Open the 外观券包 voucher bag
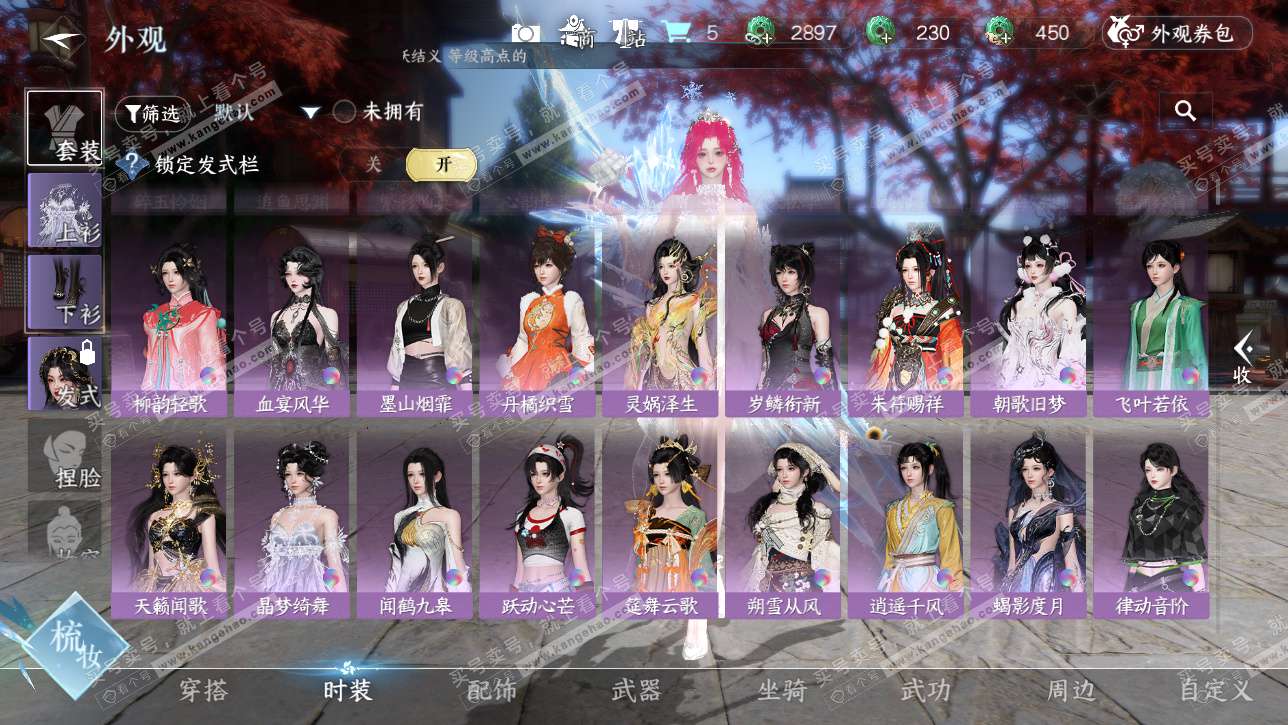Viewport: 1288px width, 725px height. (1176, 33)
